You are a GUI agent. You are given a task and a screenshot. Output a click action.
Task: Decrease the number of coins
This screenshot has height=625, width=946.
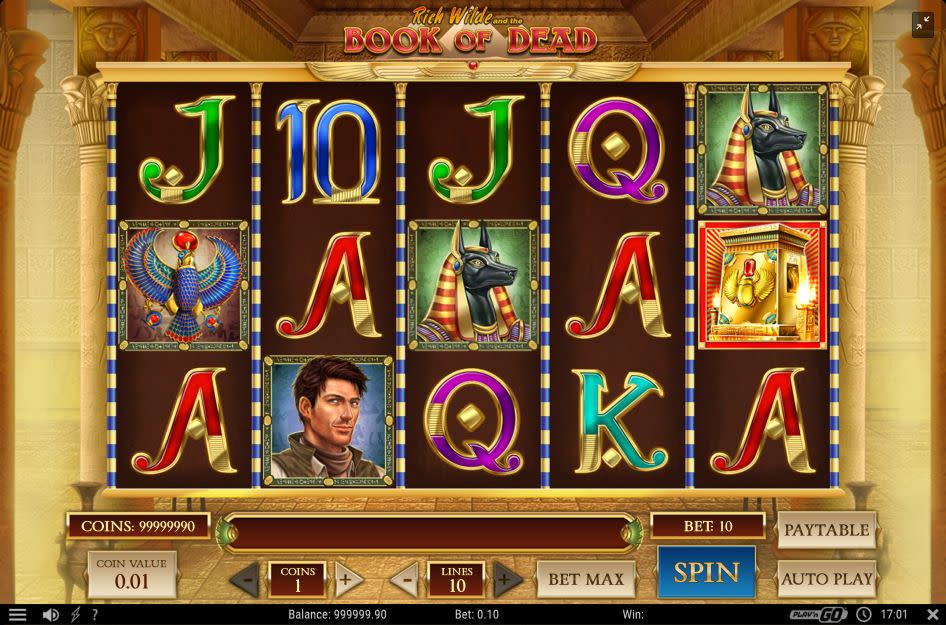pos(247,579)
